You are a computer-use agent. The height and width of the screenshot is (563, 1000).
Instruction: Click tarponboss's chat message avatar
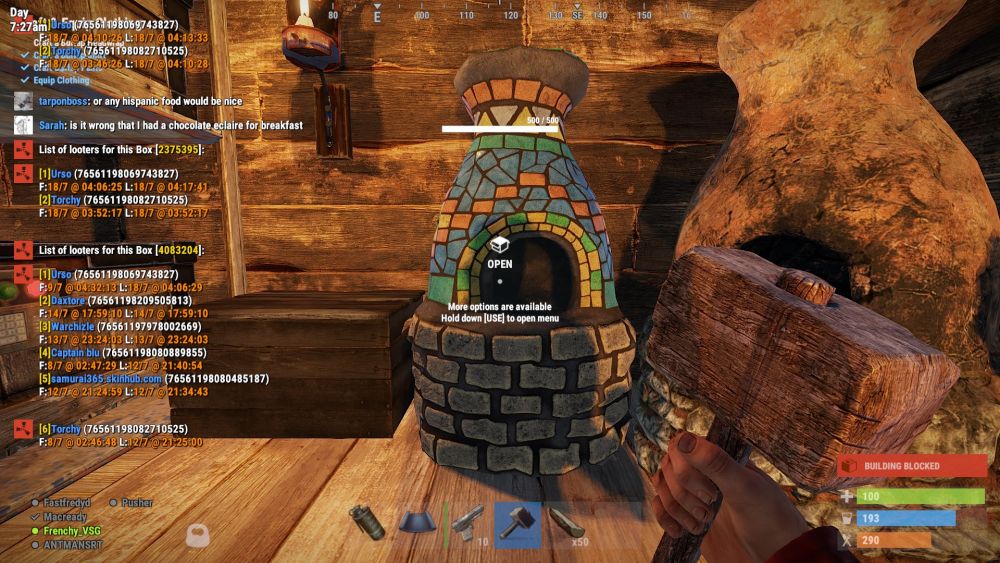(x=24, y=101)
